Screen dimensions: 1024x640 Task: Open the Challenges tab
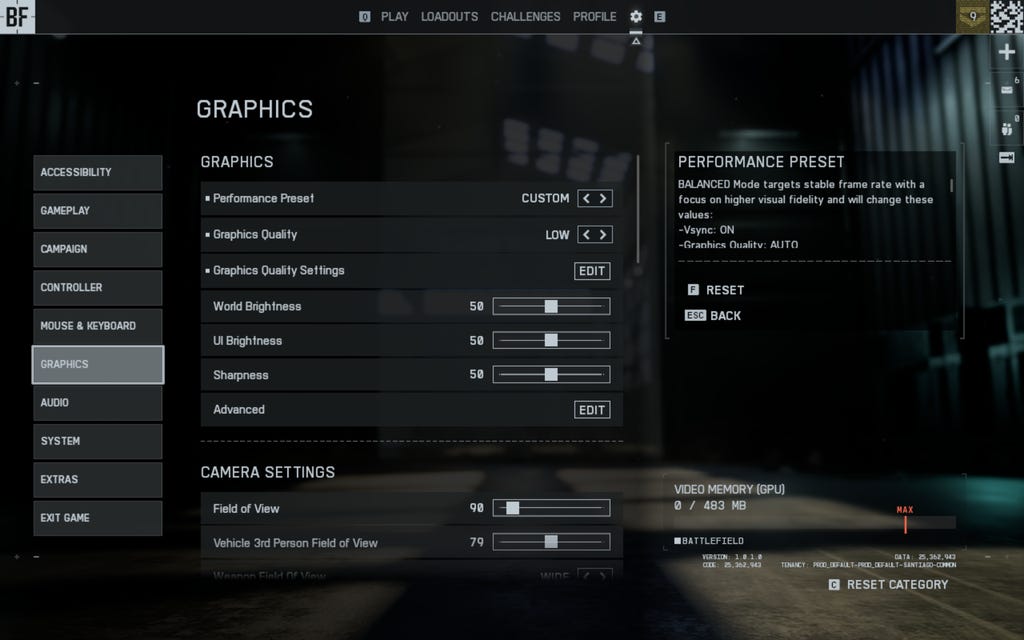click(x=525, y=17)
